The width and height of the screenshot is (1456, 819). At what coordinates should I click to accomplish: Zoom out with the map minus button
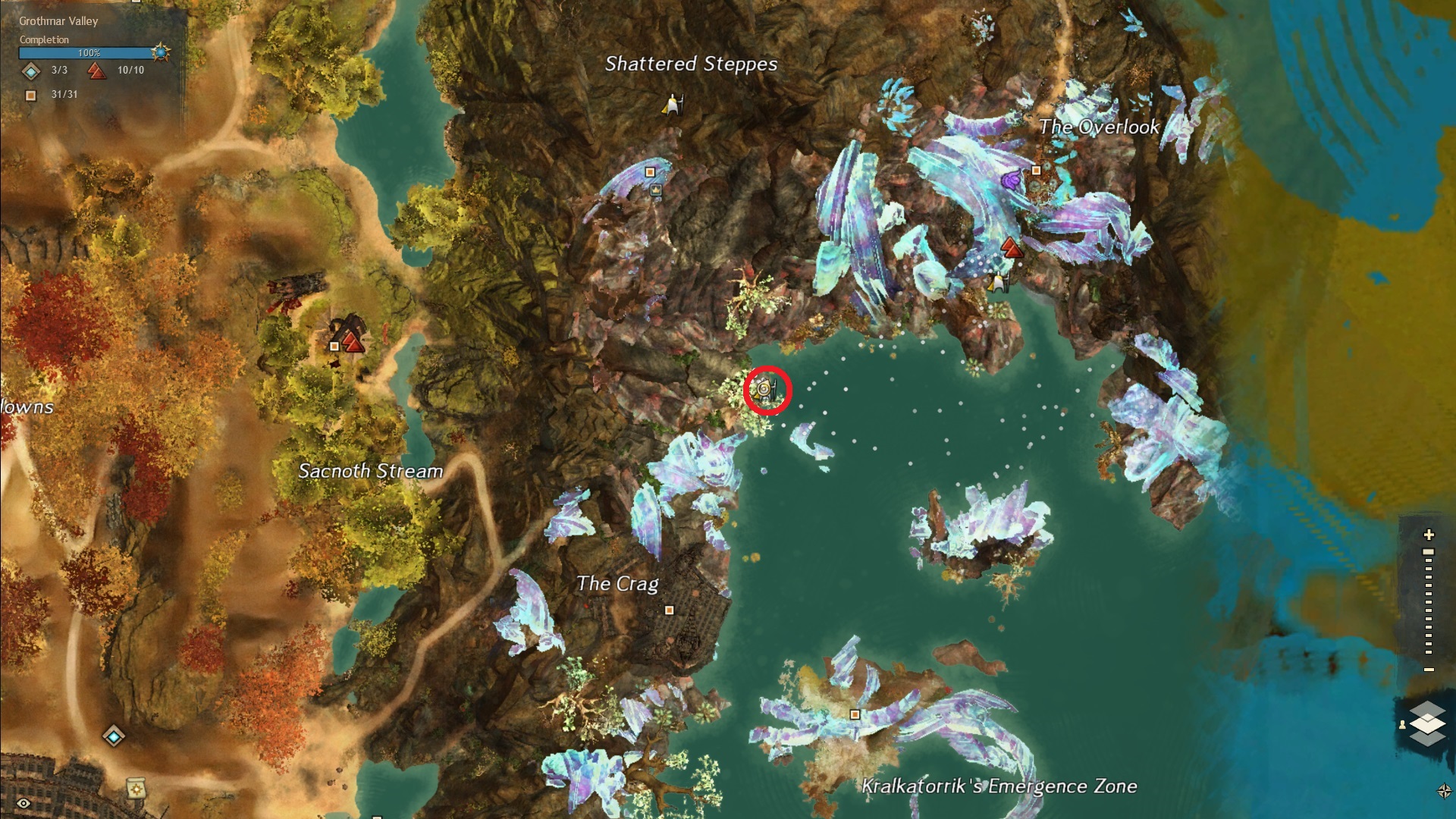1429,670
